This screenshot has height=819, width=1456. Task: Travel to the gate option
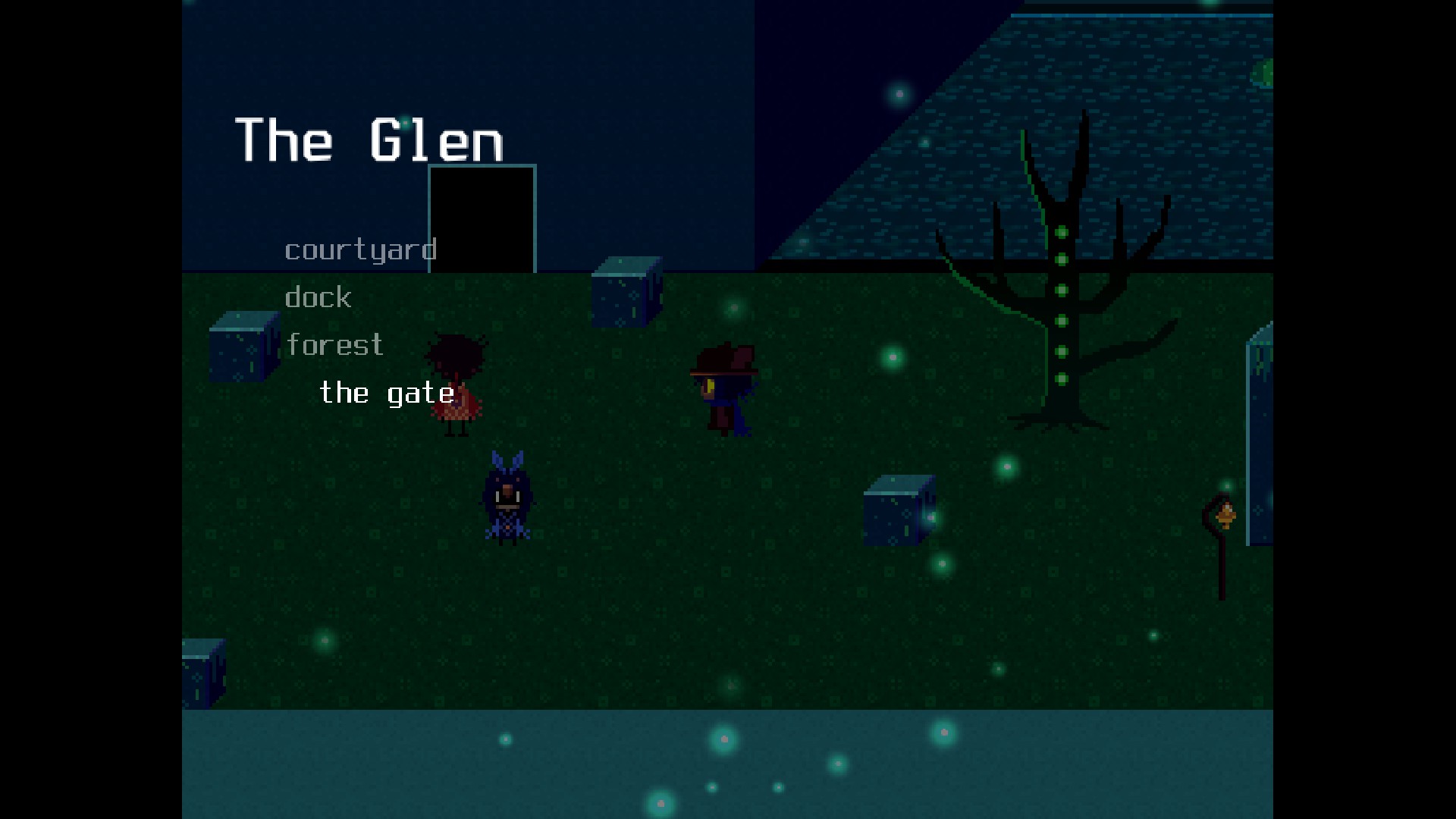pyautogui.click(x=387, y=393)
